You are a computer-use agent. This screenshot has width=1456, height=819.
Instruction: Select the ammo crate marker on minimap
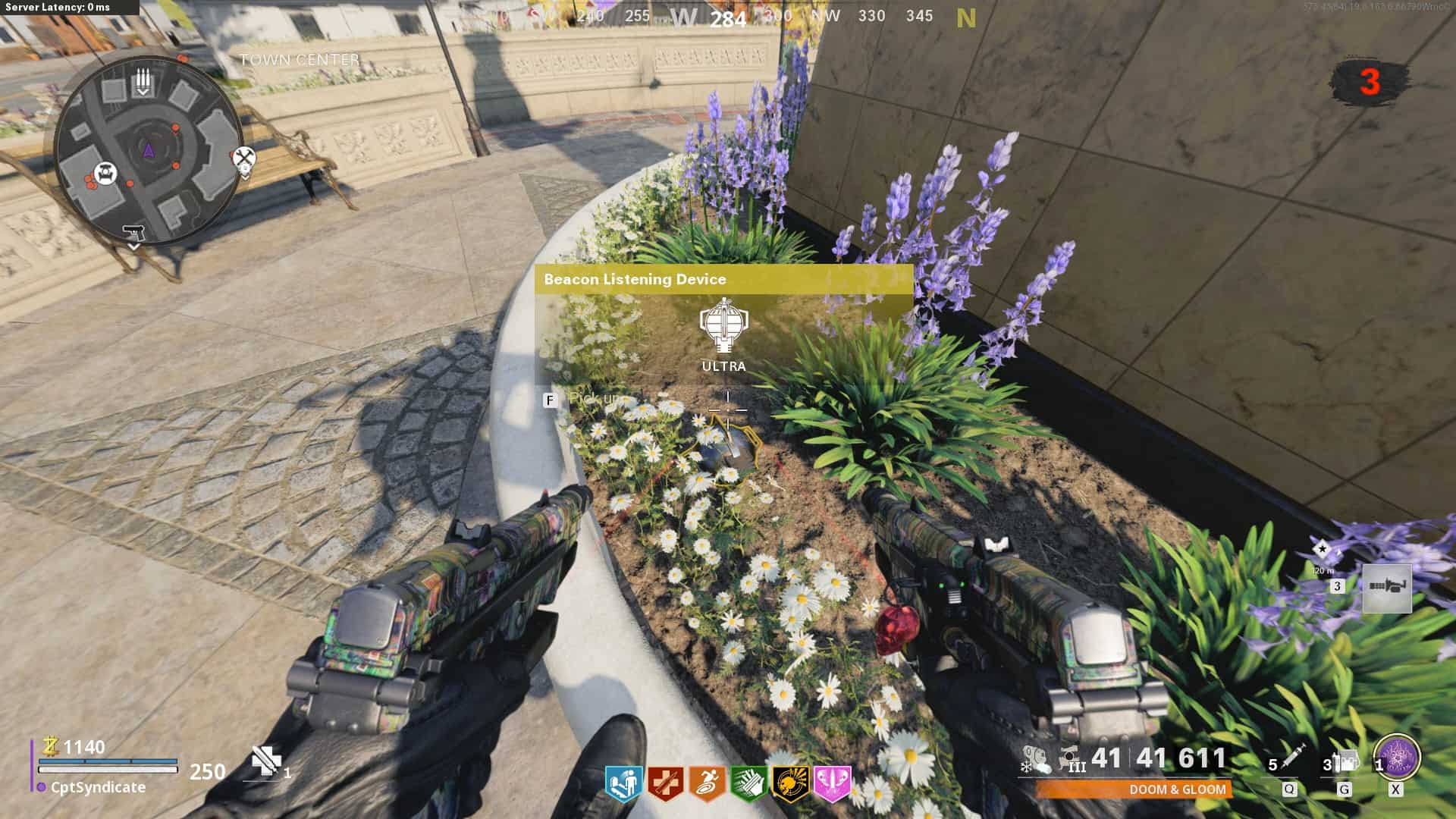143,80
